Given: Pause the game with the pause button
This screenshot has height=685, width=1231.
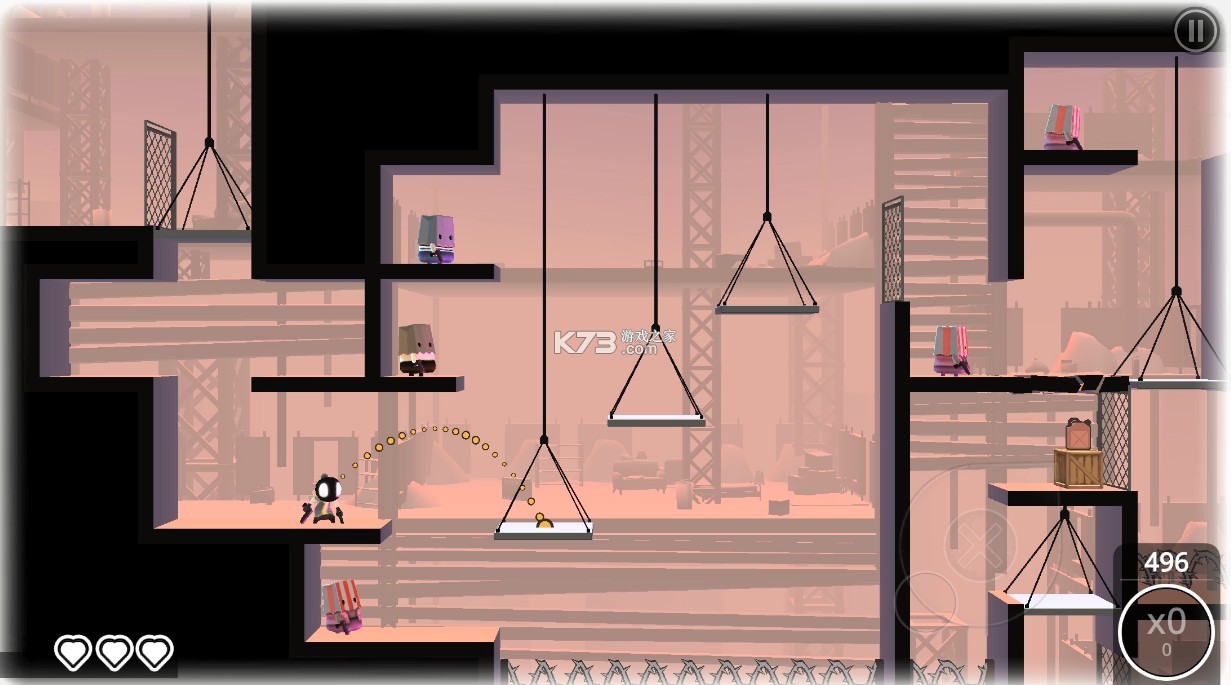Looking at the screenshot, I should coord(1195,31).
